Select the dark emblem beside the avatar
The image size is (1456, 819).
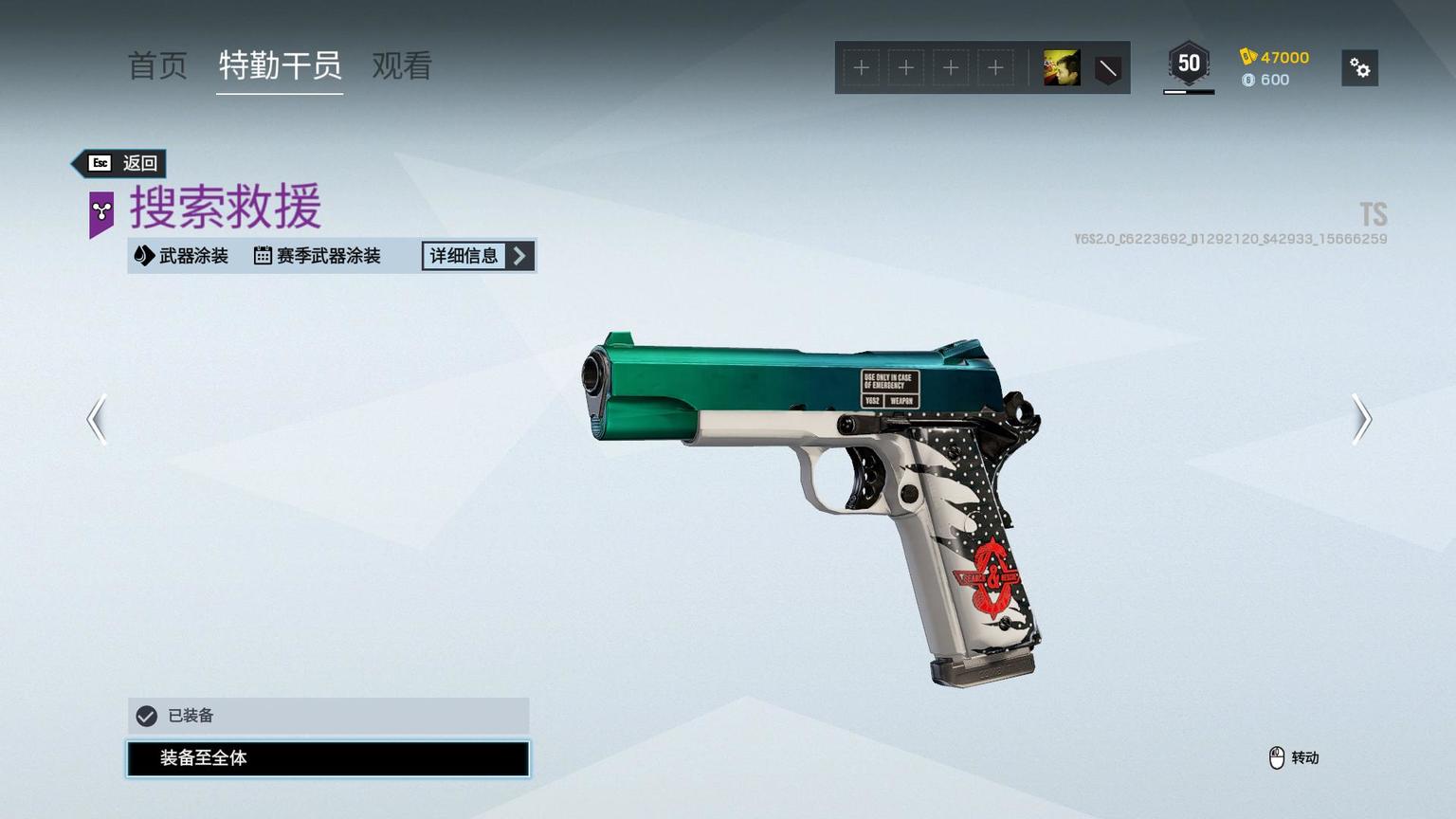pyautogui.click(x=1107, y=68)
